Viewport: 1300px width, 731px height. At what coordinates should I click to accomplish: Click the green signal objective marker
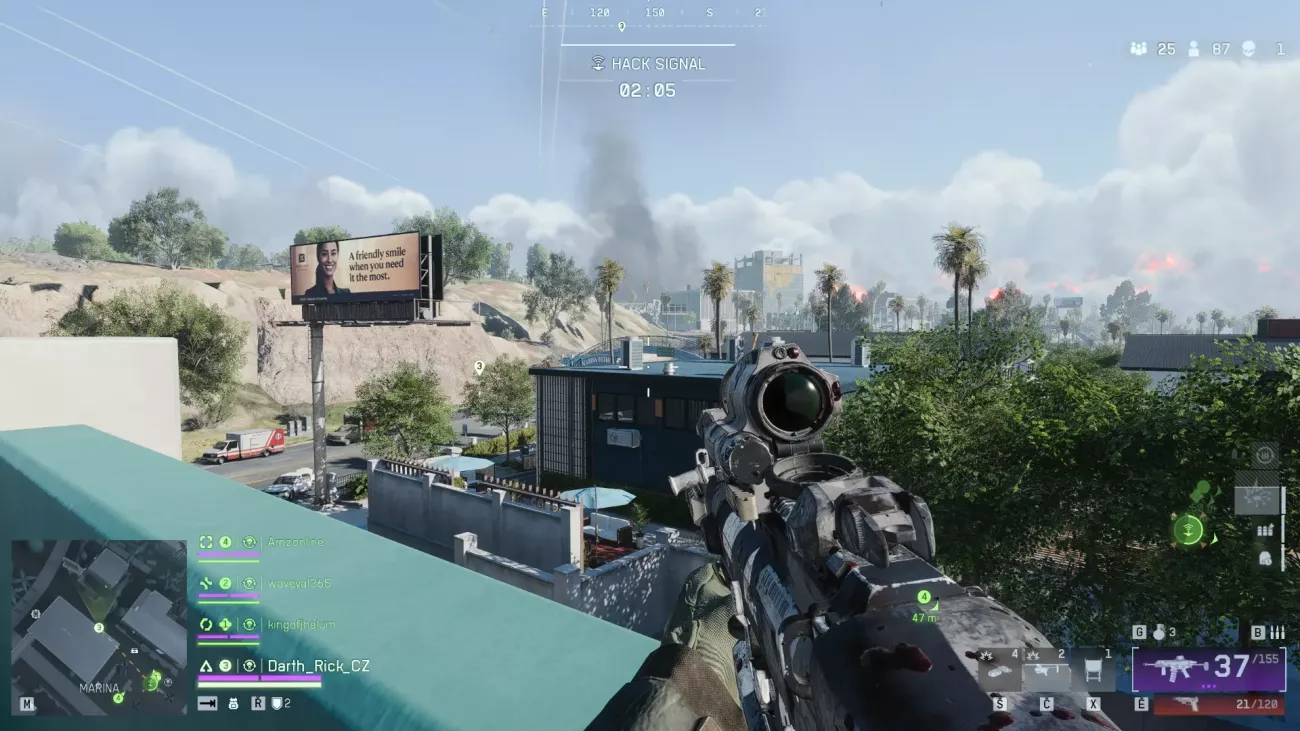[1188, 530]
